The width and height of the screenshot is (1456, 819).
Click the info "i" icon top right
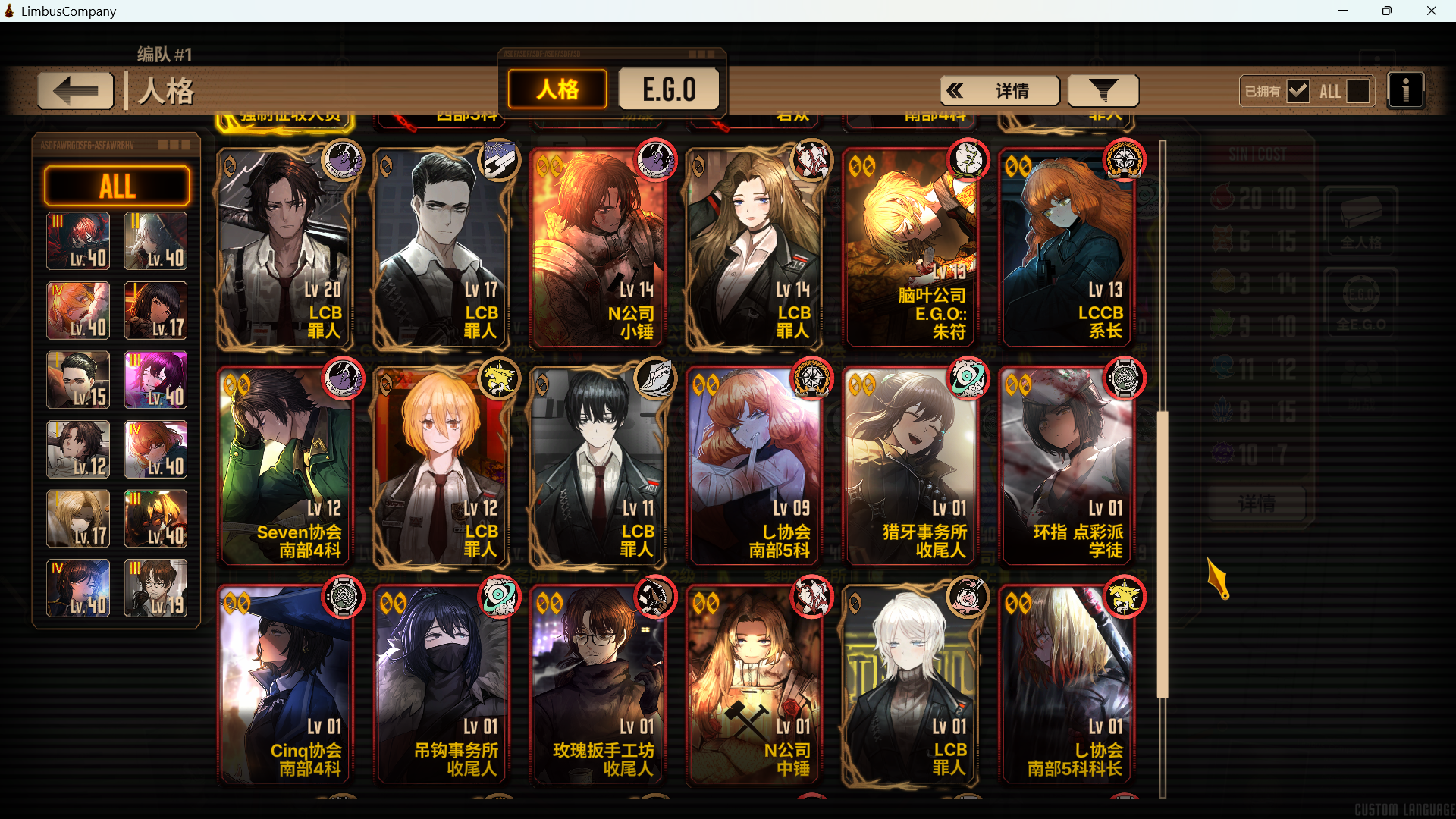[1407, 90]
